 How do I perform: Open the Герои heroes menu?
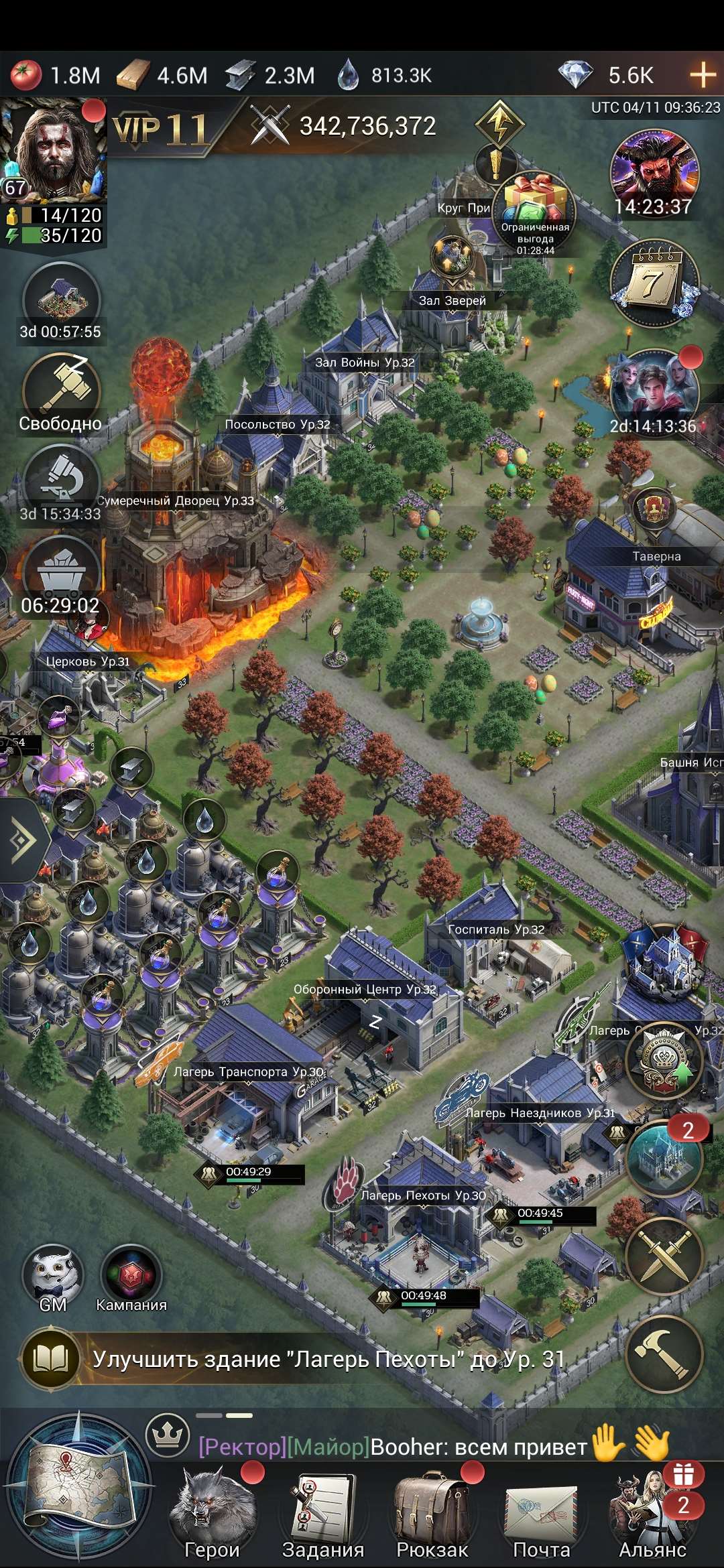pyautogui.click(x=212, y=1511)
